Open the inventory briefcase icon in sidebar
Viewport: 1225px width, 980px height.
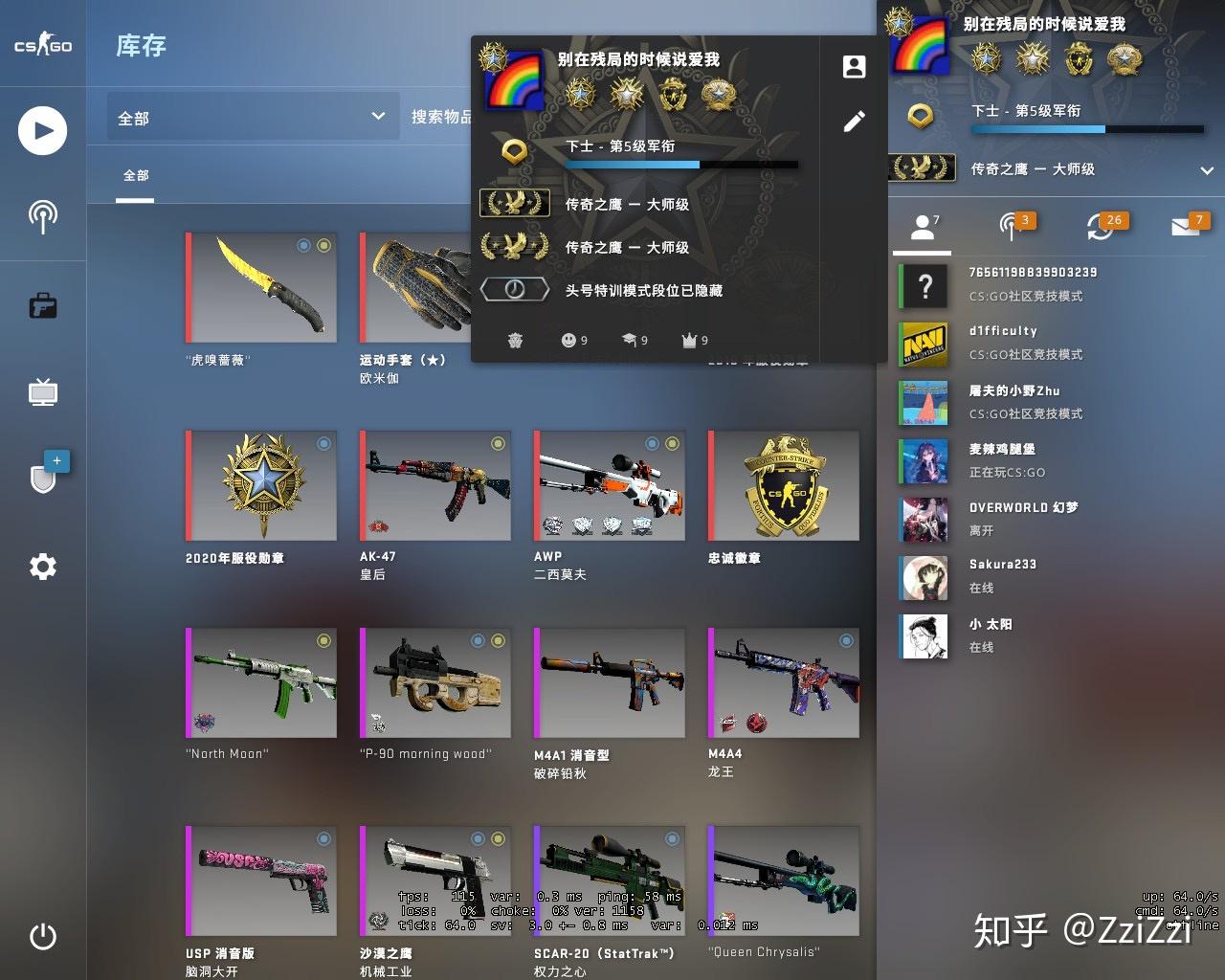click(x=41, y=306)
